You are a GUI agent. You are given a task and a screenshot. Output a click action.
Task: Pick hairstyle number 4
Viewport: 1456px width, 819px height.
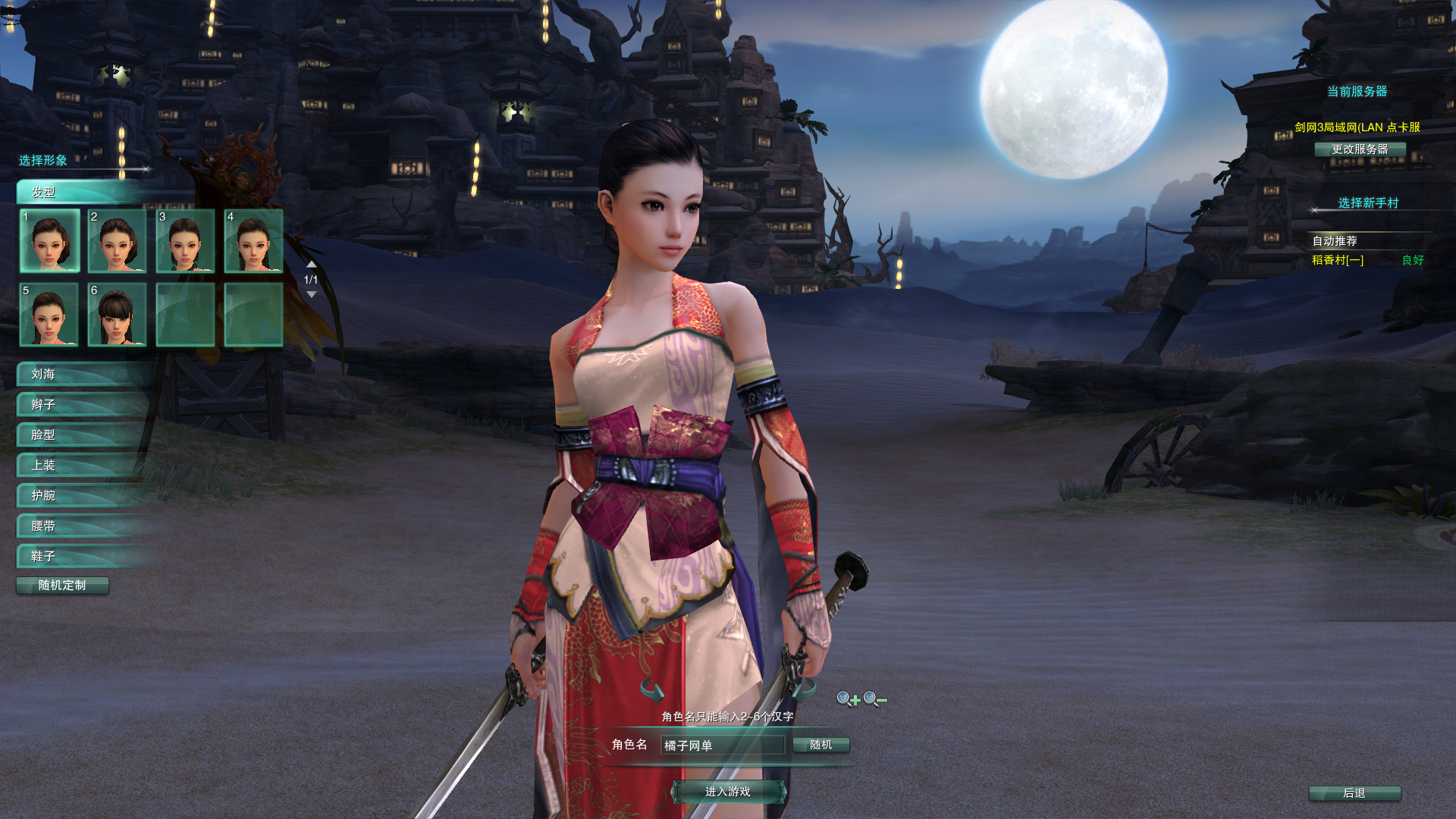point(254,241)
